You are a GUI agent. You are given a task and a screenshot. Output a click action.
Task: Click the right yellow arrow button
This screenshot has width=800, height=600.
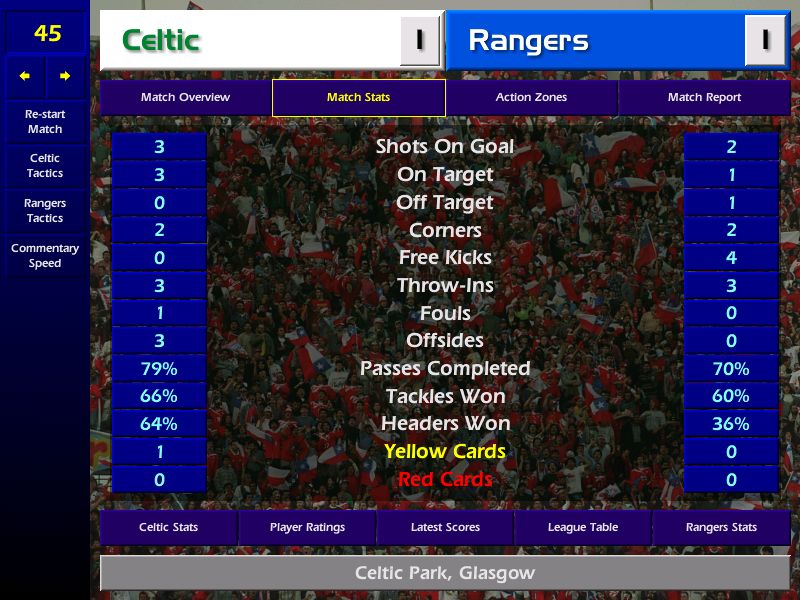tap(65, 76)
